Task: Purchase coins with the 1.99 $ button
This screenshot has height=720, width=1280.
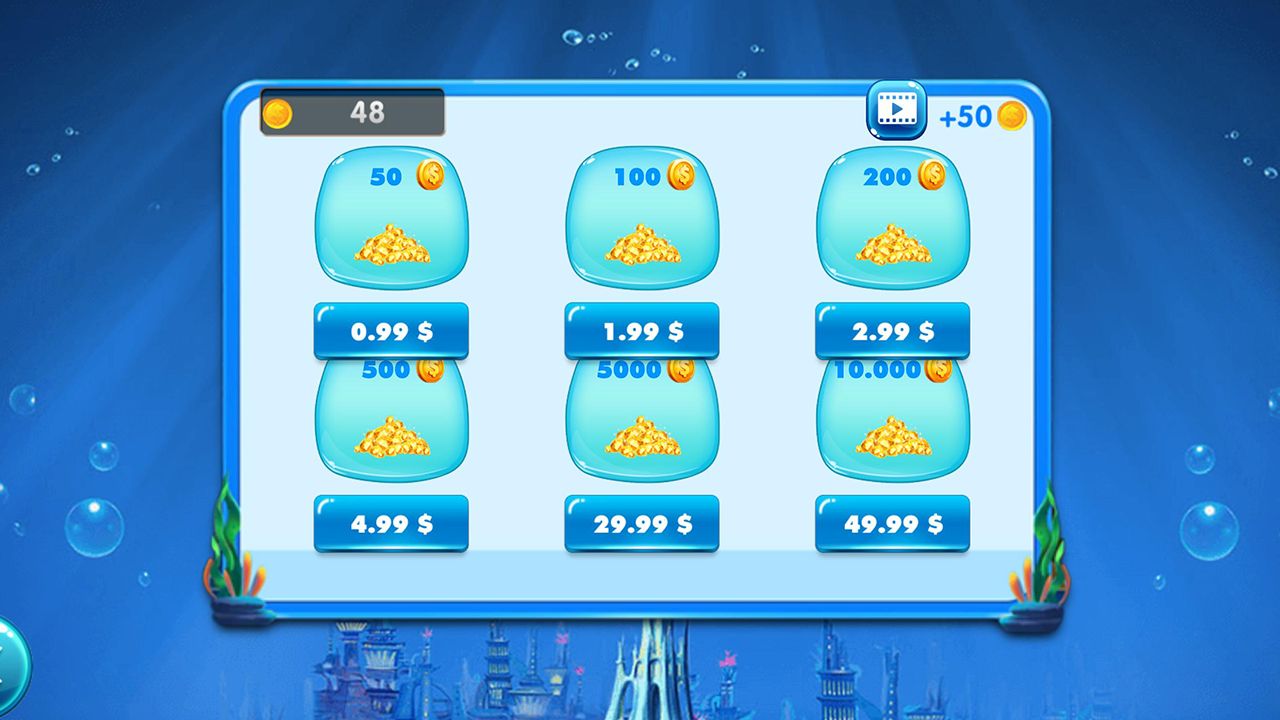Action: (x=642, y=331)
